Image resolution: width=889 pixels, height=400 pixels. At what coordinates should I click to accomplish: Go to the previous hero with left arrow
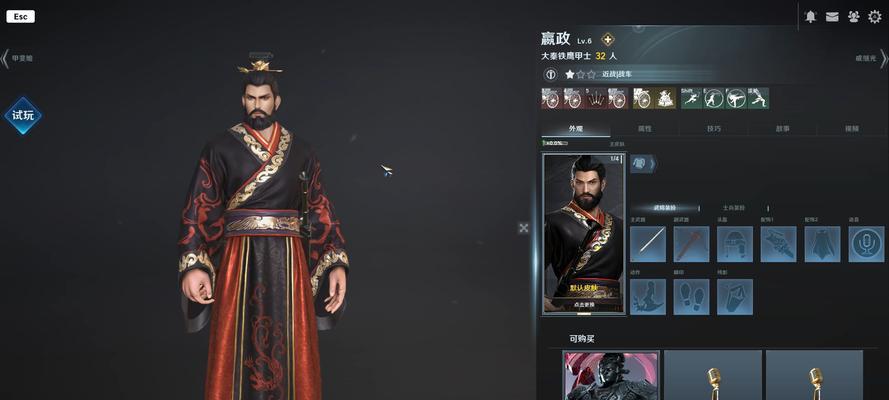coord(5,59)
